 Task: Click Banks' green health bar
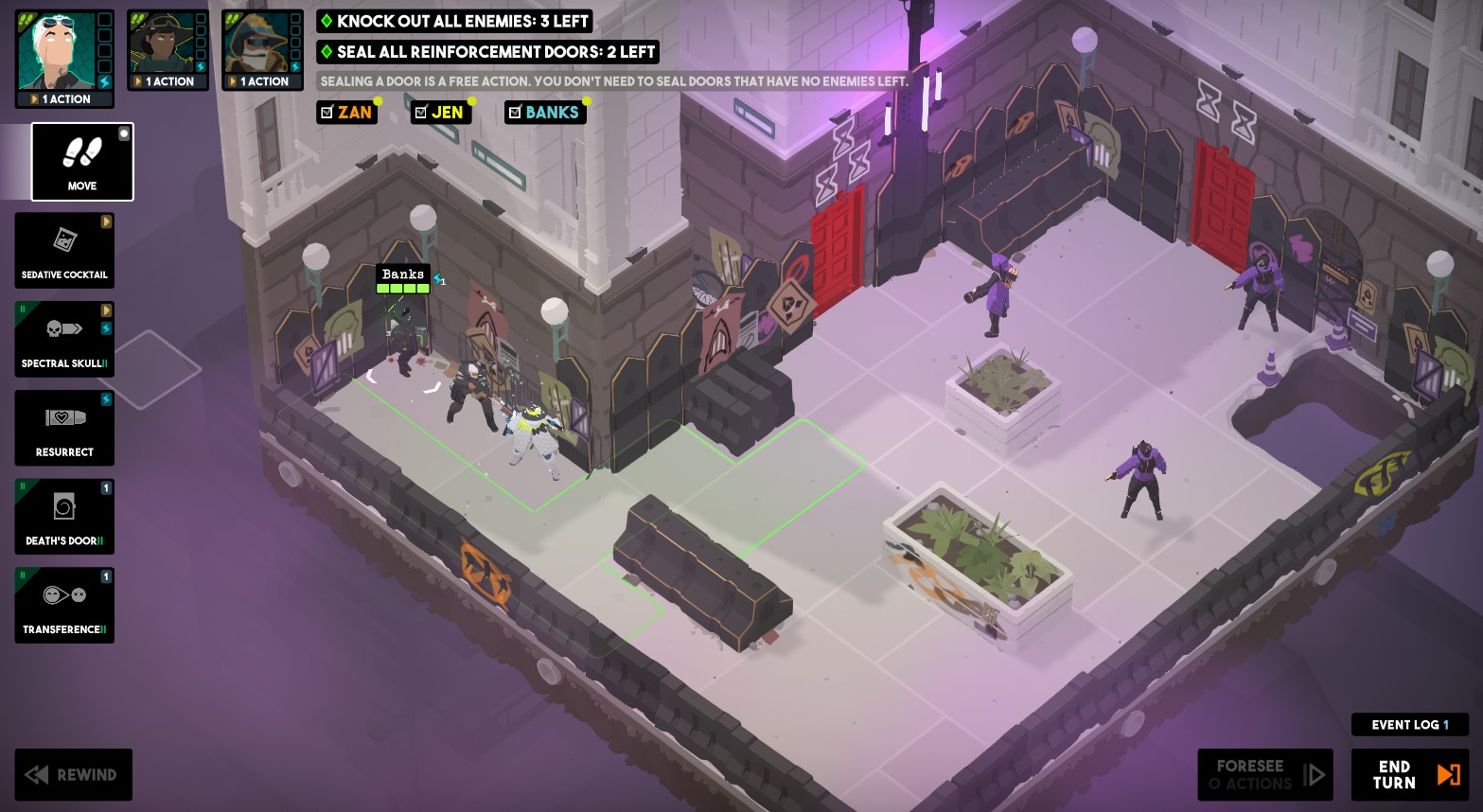point(401,290)
